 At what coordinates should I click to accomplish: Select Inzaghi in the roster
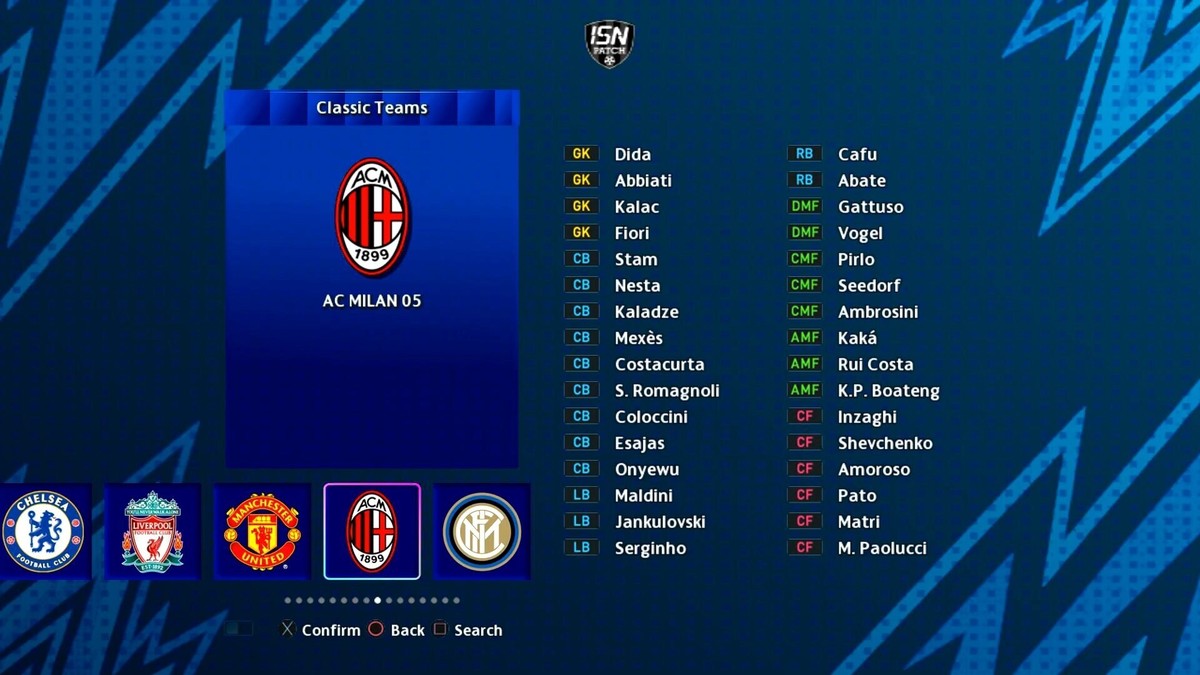click(x=867, y=417)
